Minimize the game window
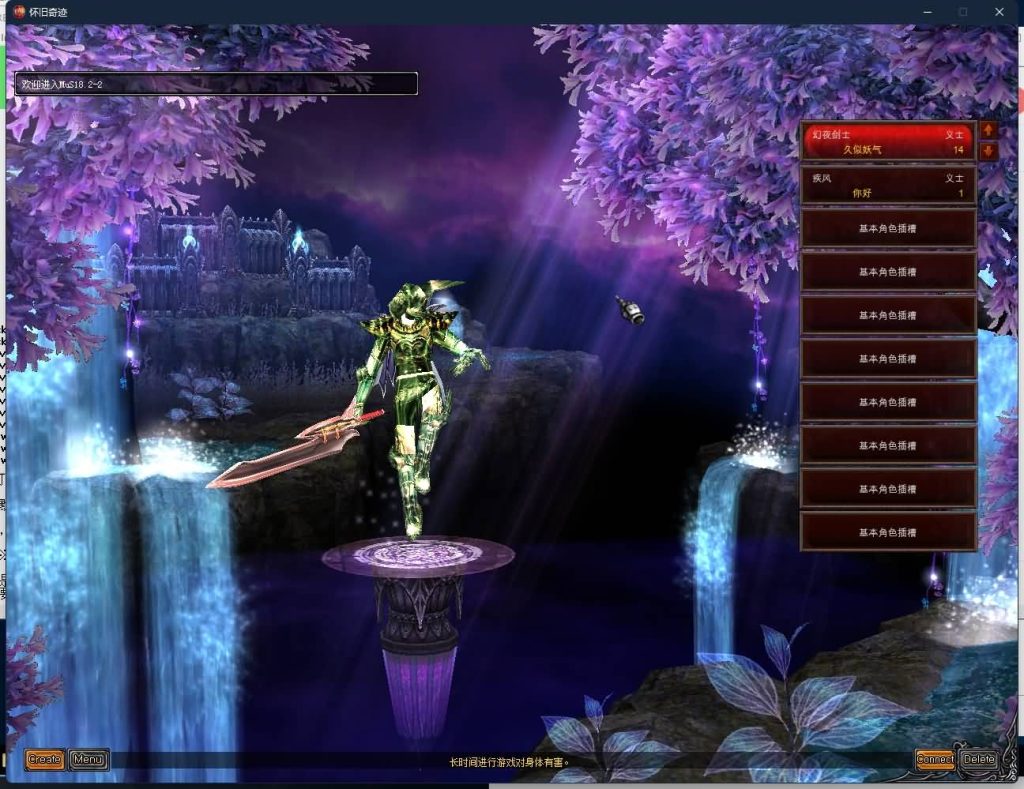 pyautogui.click(x=927, y=12)
